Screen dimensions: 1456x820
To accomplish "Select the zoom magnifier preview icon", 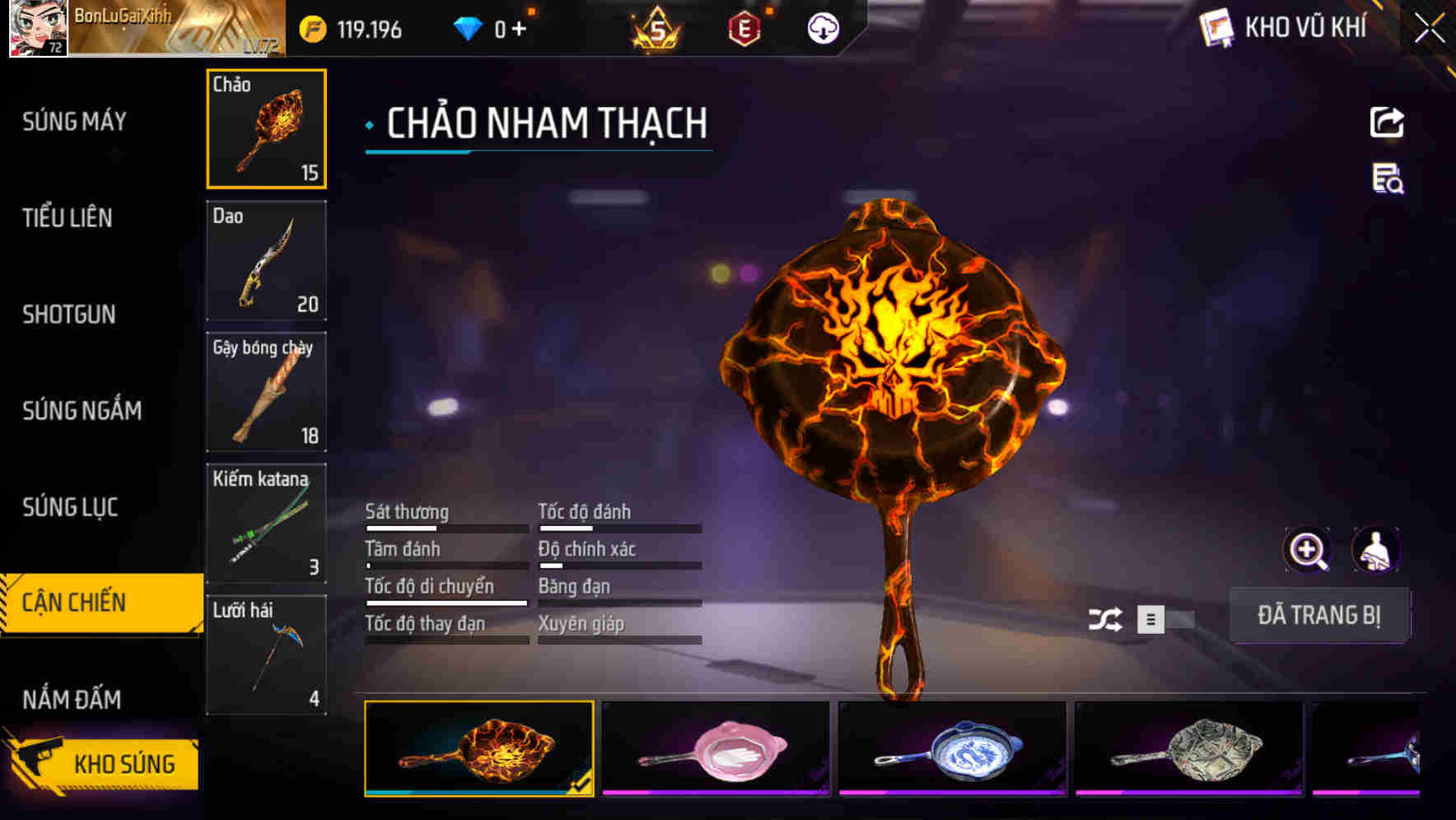I will click(x=1306, y=549).
